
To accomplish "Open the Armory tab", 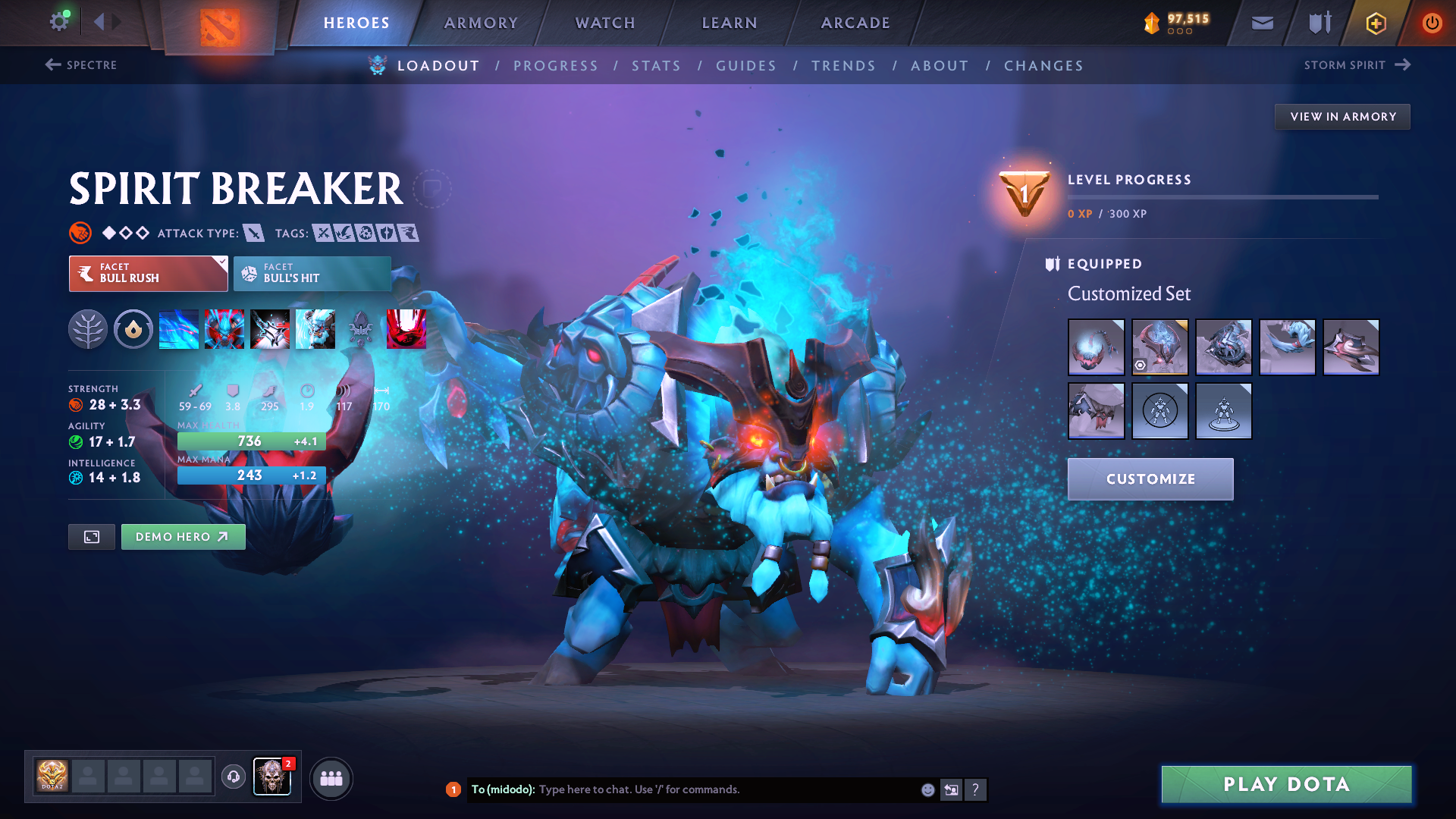I will 481,23.
